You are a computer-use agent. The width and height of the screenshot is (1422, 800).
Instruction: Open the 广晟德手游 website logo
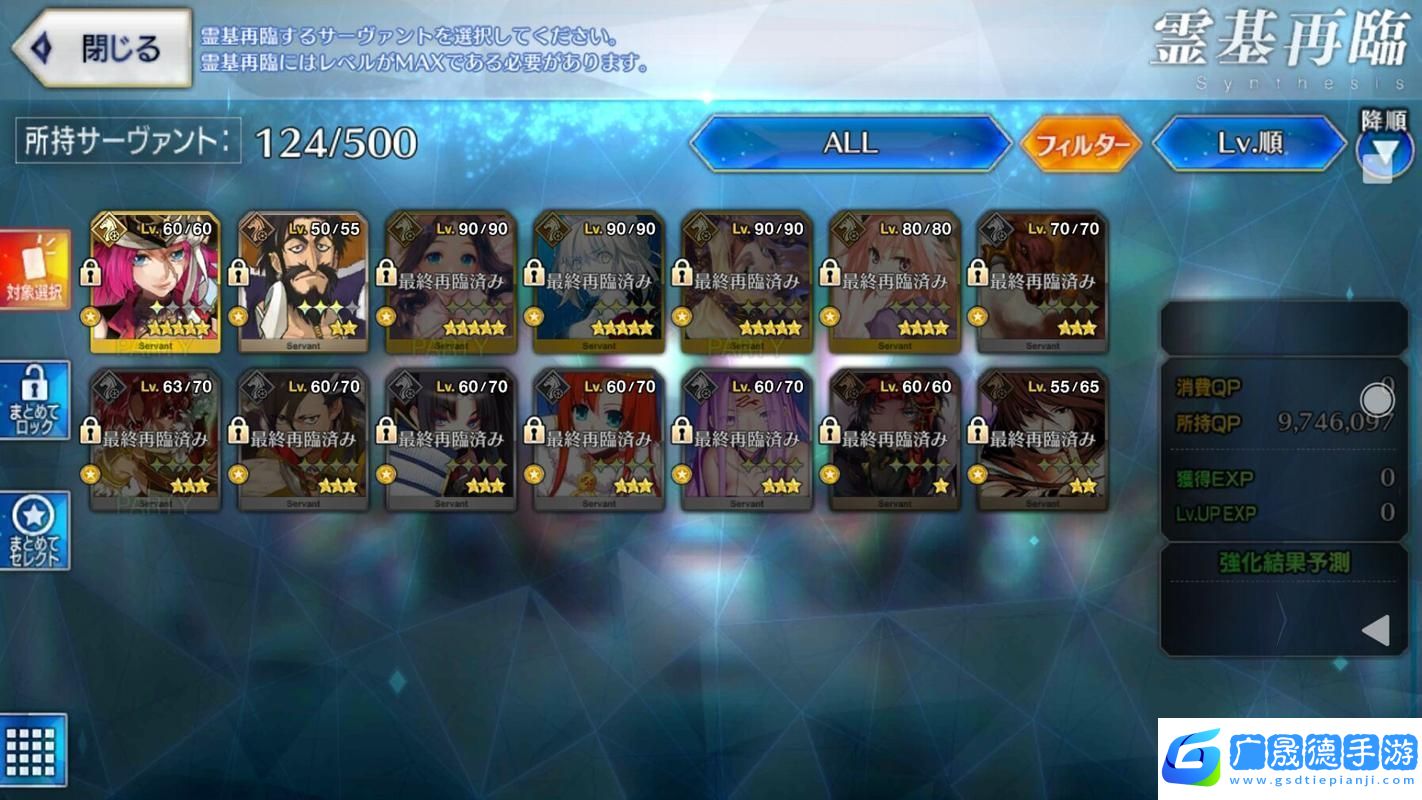(x=1290, y=759)
